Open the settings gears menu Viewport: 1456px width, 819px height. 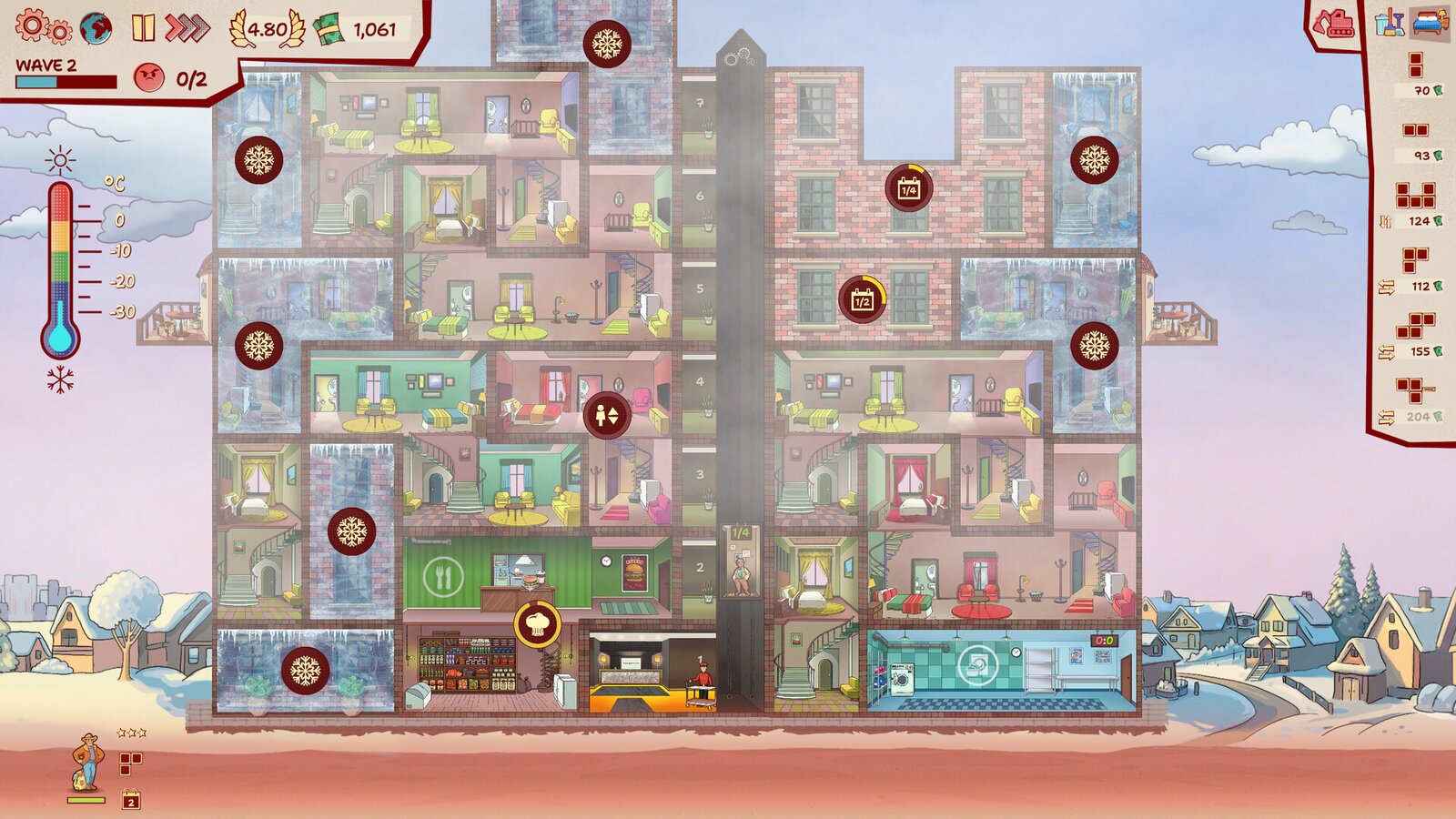(42, 27)
